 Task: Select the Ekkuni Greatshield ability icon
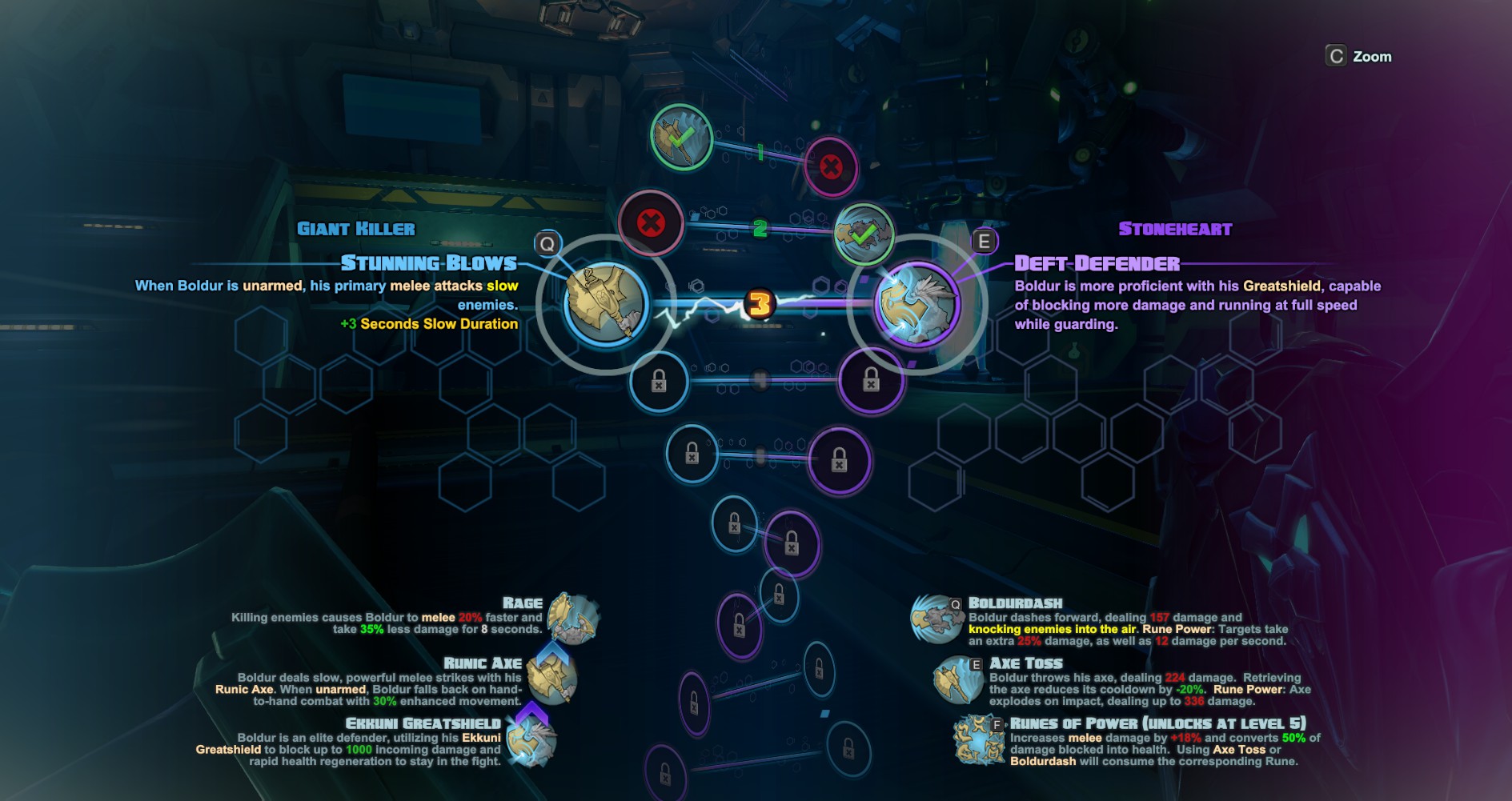[x=531, y=739]
